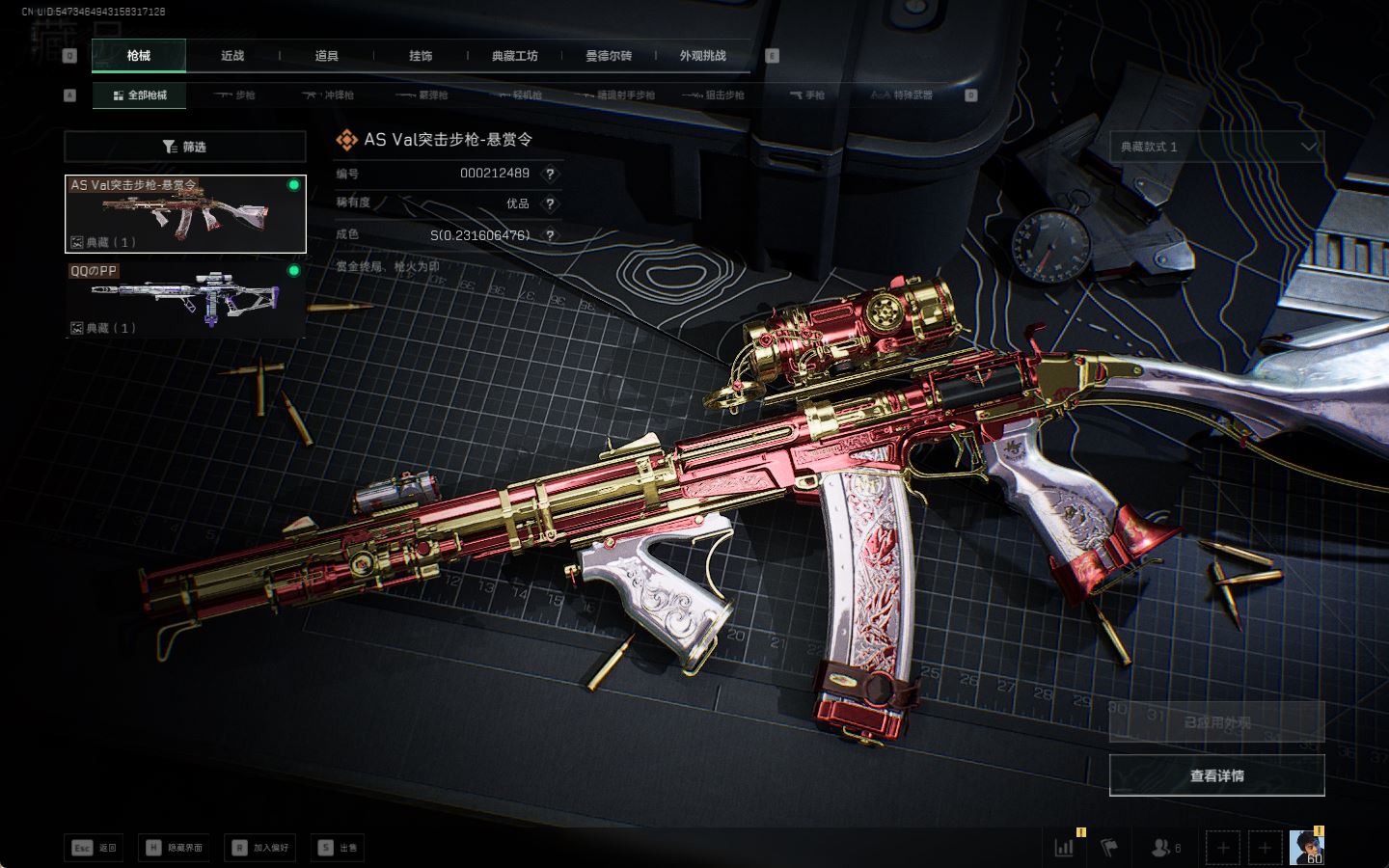Filter by 狙击步枪 sniper rifles

(714, 95)
